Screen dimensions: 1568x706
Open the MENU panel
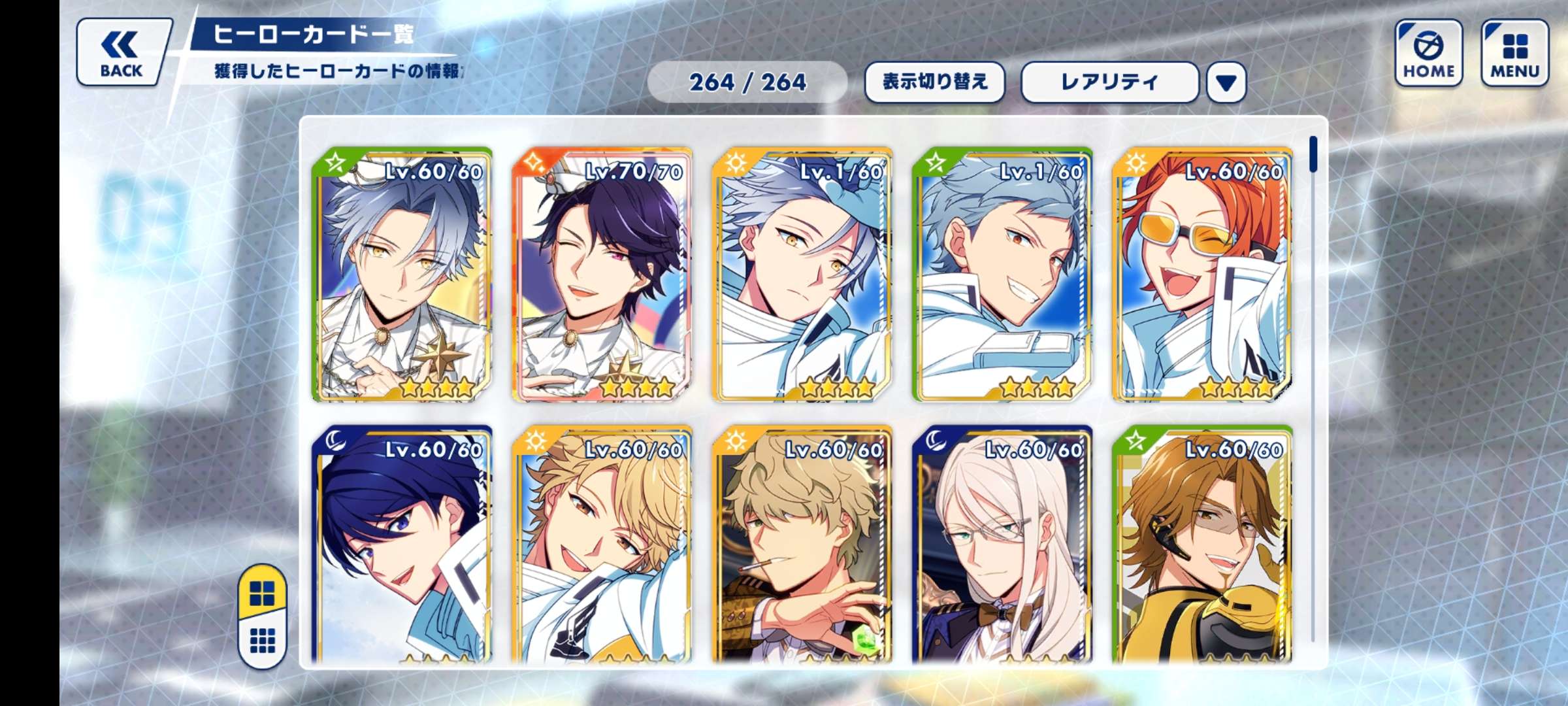[x=1514, y=53]
